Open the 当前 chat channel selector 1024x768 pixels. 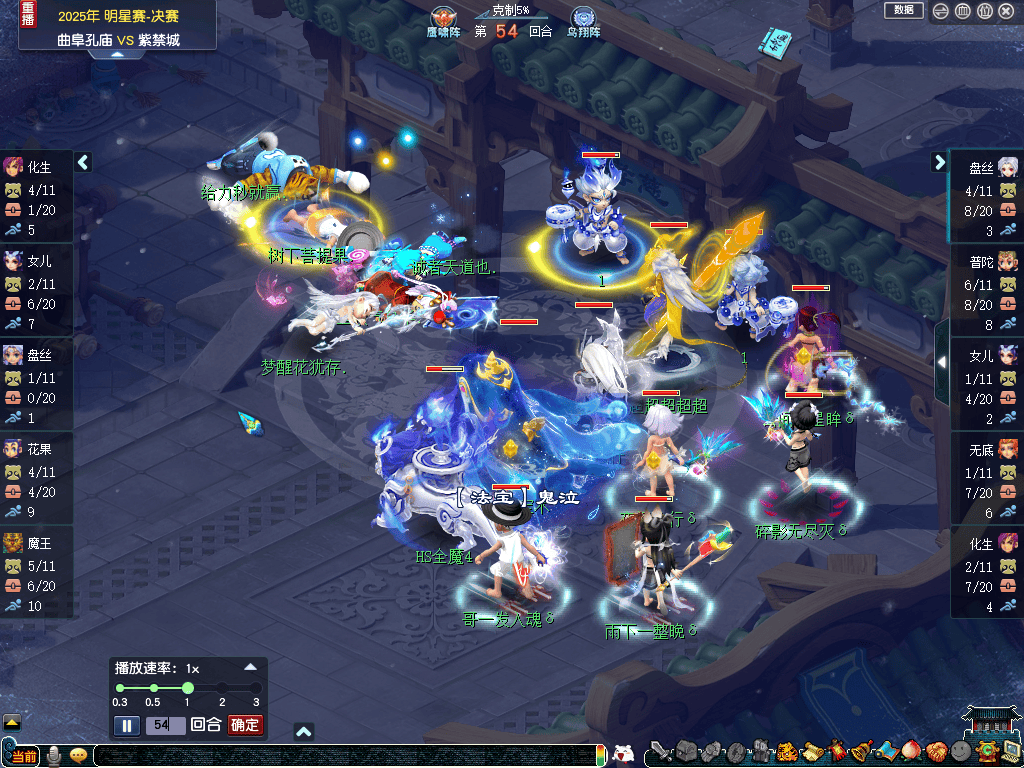(22, 755)
